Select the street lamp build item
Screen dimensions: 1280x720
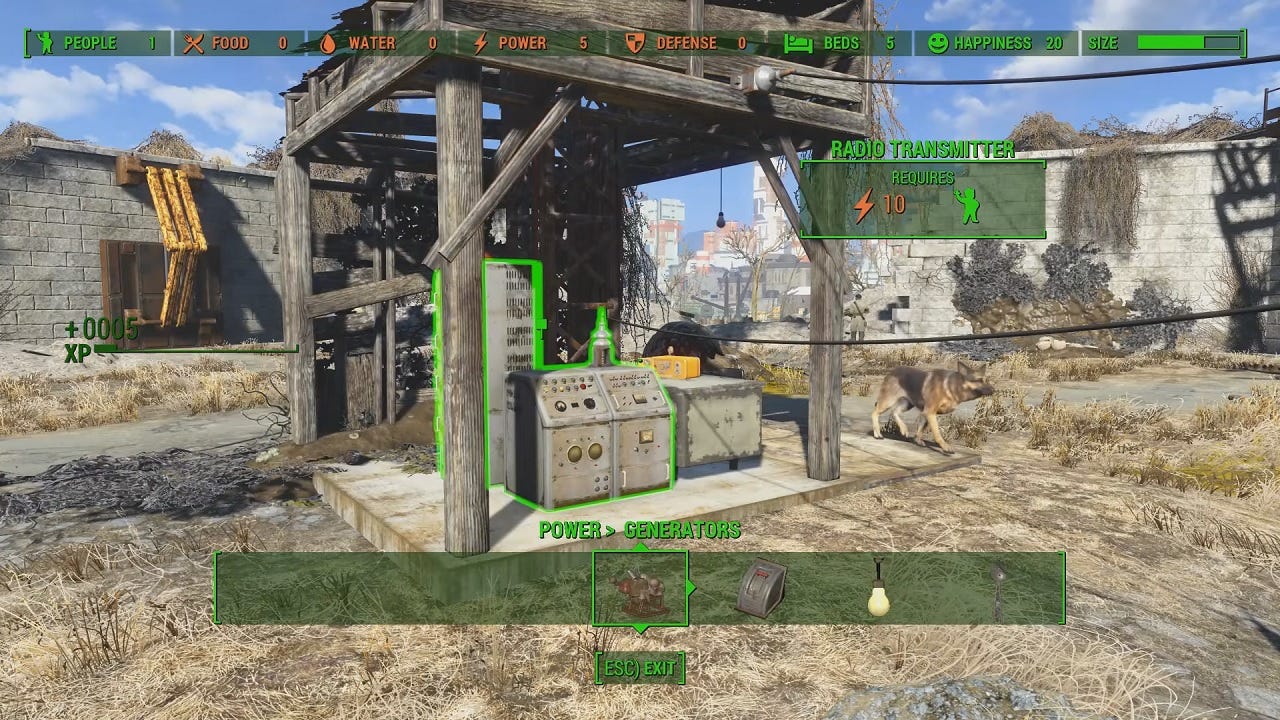click(x=1000, y=592)
